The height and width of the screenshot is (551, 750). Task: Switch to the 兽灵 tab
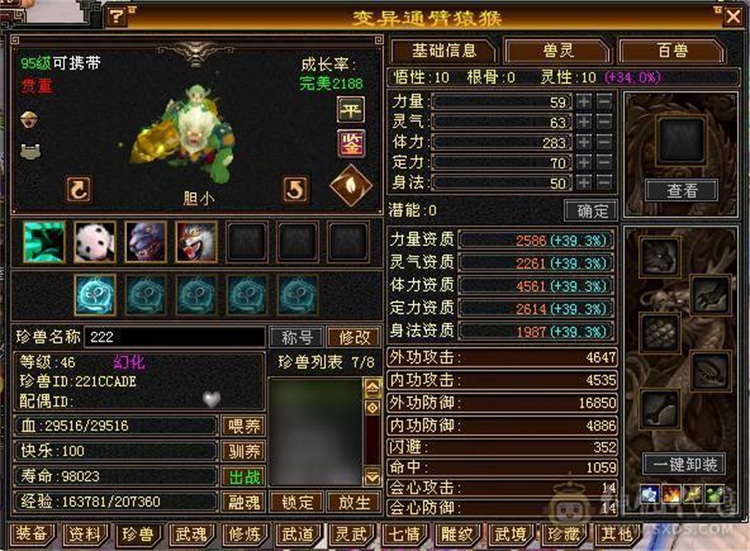556,50
